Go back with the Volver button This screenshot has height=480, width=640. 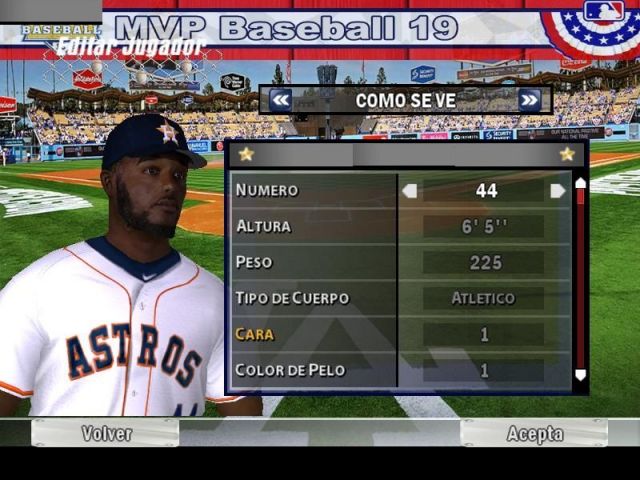[x=105, y=433]
